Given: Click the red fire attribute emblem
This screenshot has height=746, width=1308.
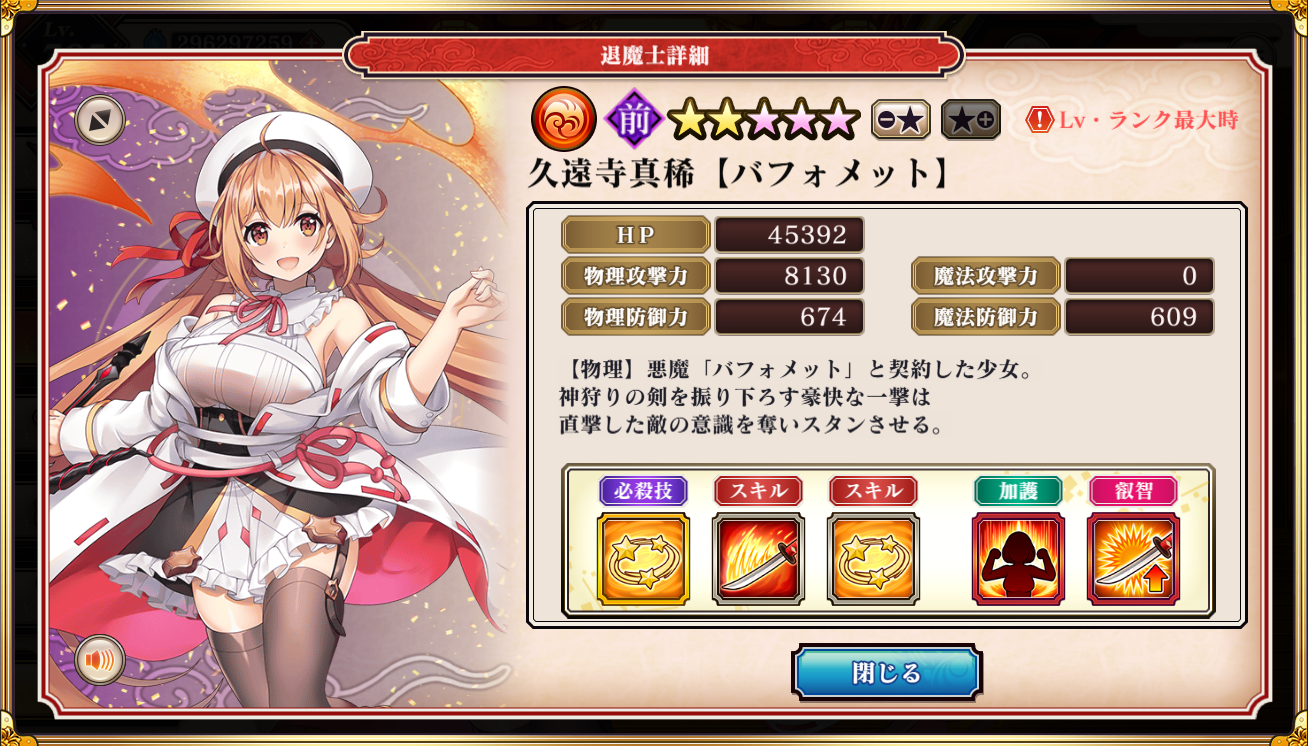Looking at the screenshot, I should (564, 120).
